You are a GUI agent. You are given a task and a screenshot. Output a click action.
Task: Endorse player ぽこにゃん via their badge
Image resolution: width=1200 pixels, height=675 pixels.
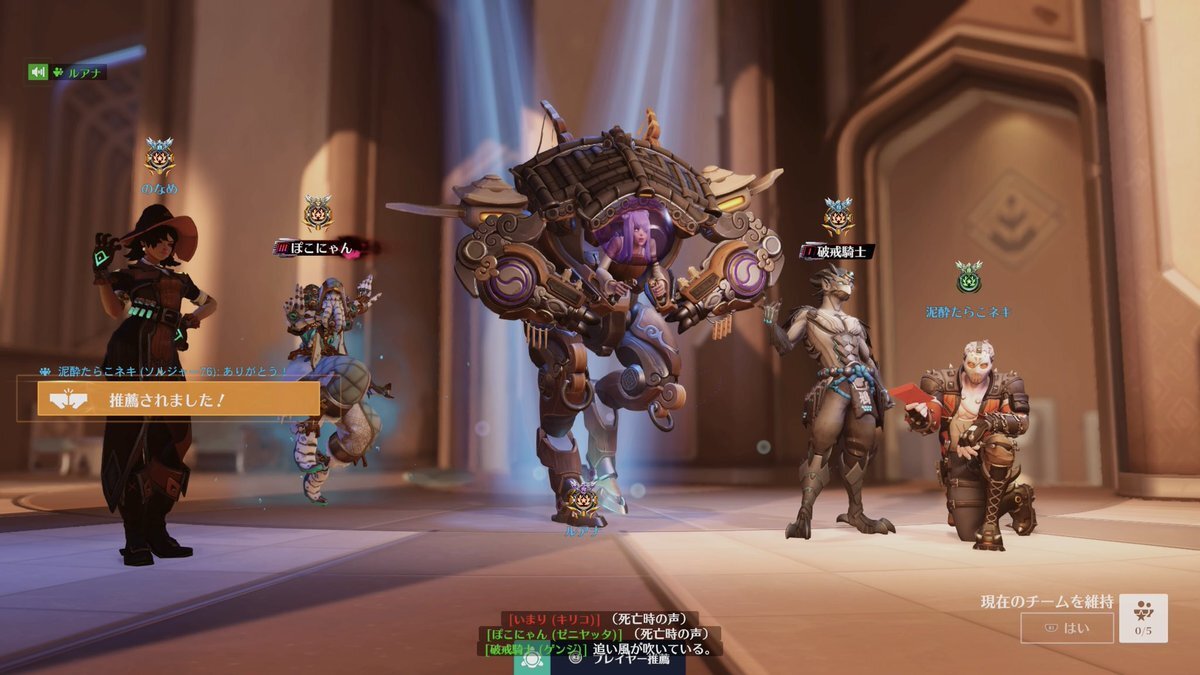click(318, 213)
